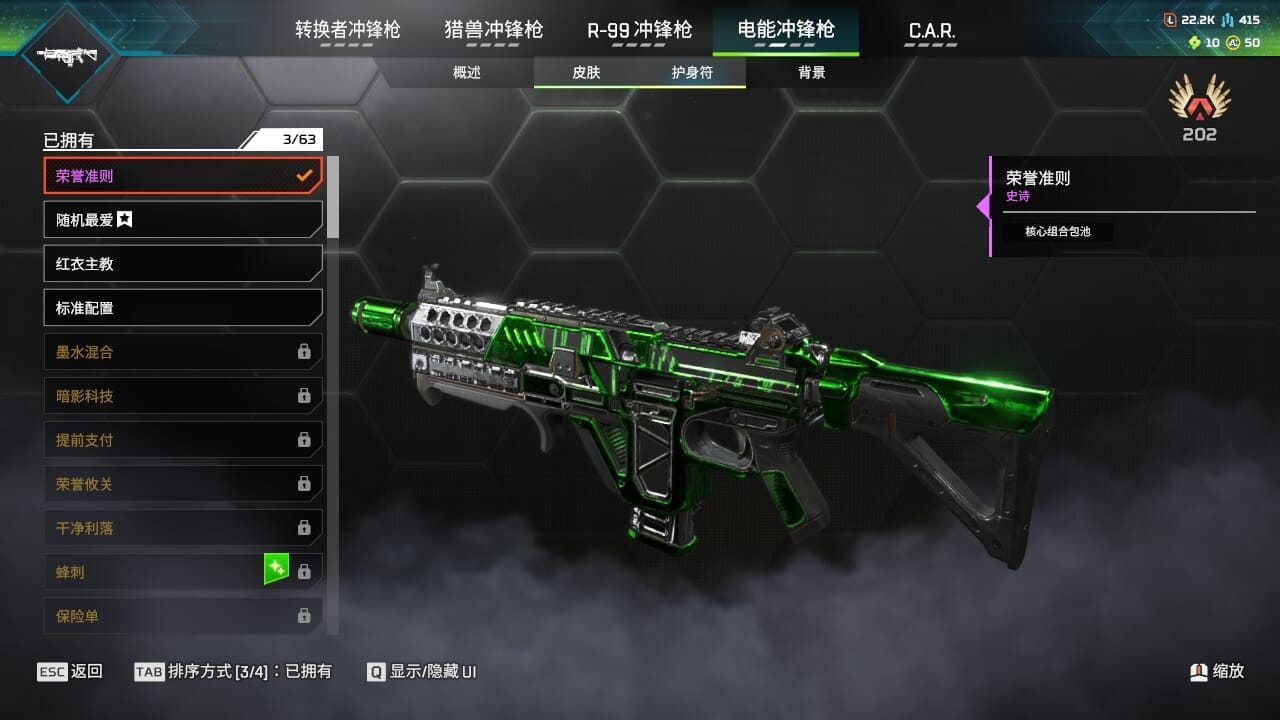Viewport: 1280px width, 720px height.
Task: Preview the locked 墨水混合 skin
Action: coord(183,352)
